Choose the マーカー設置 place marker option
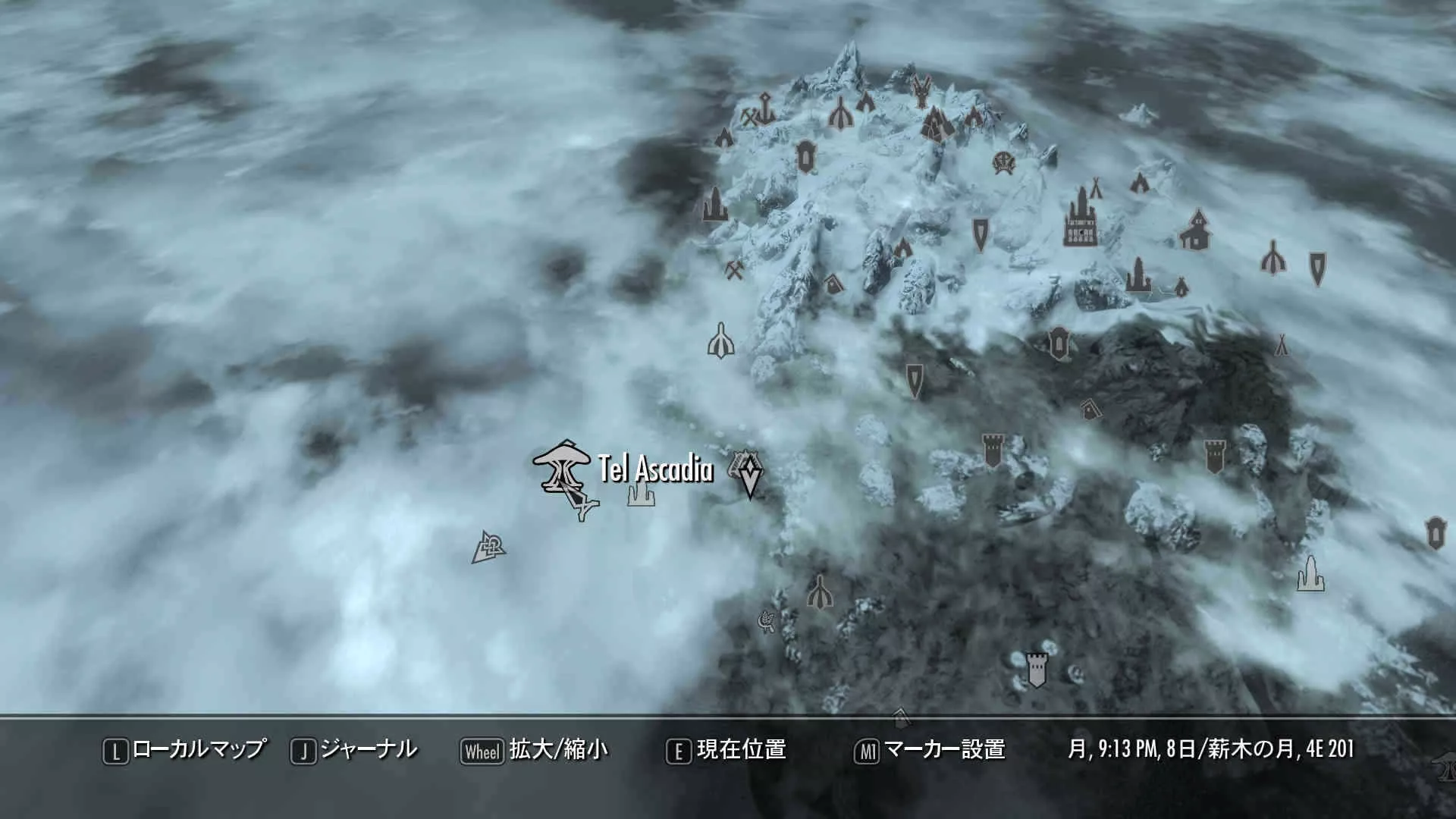Screen dimensions: 1456x819 [x=930, y=750]
